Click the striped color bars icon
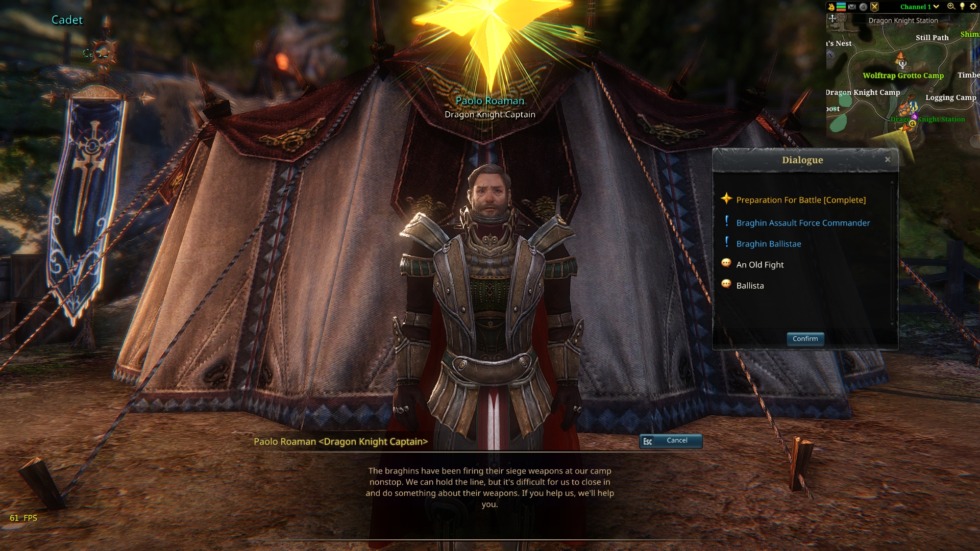The image size is (980, 551). 841,7
